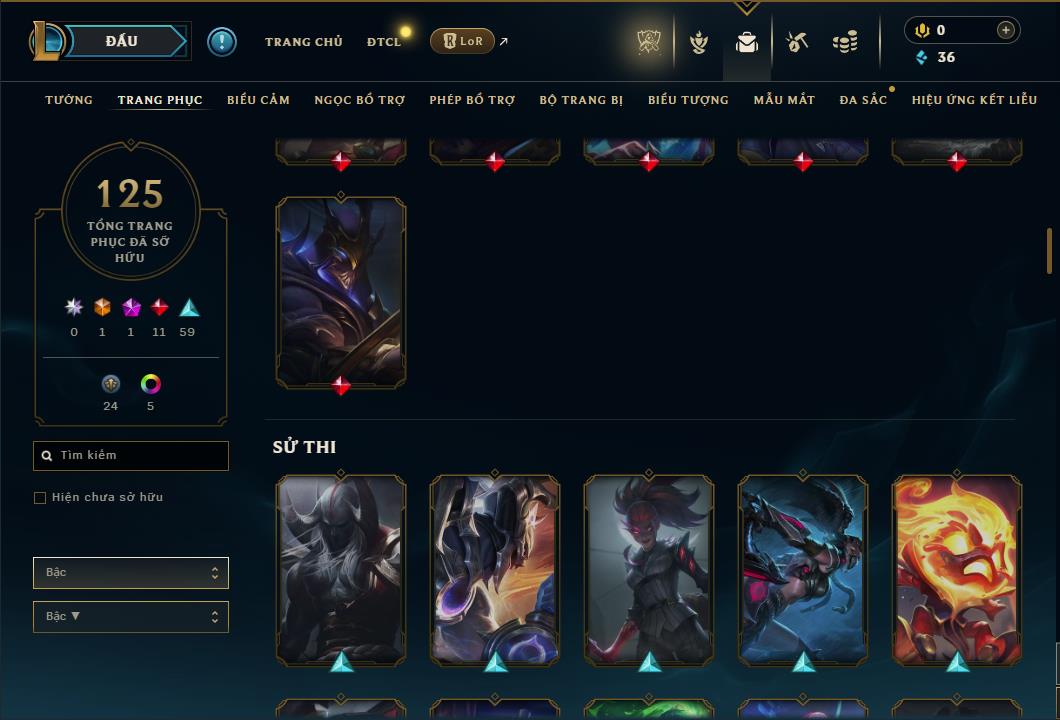The image size is (1060, 720).
Task: Click the ĐẤU play button
Action: tap(122, 41)
